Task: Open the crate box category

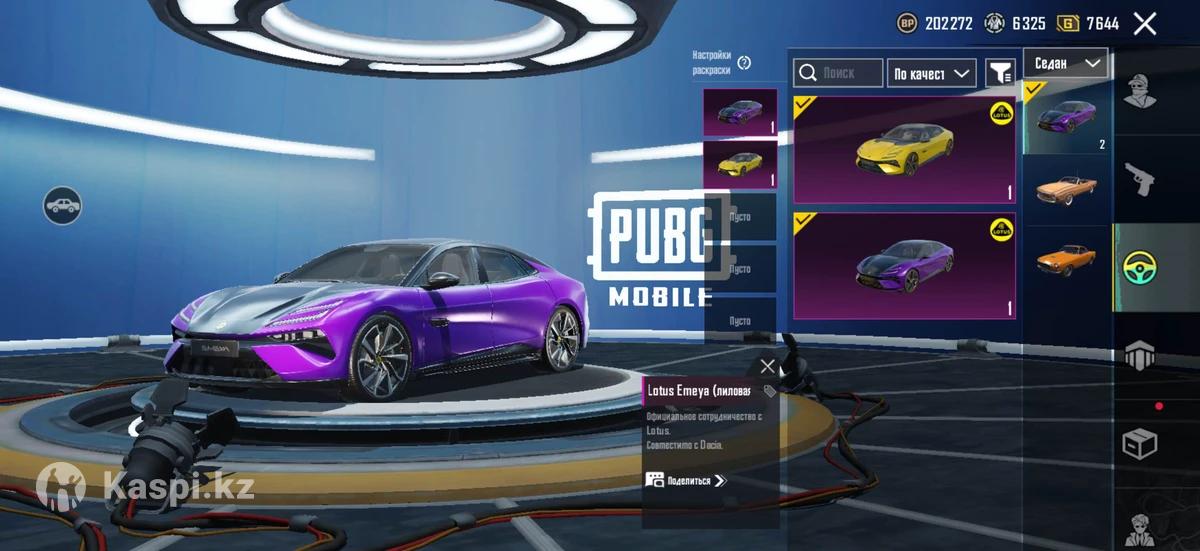Action: click(1139, 442)
